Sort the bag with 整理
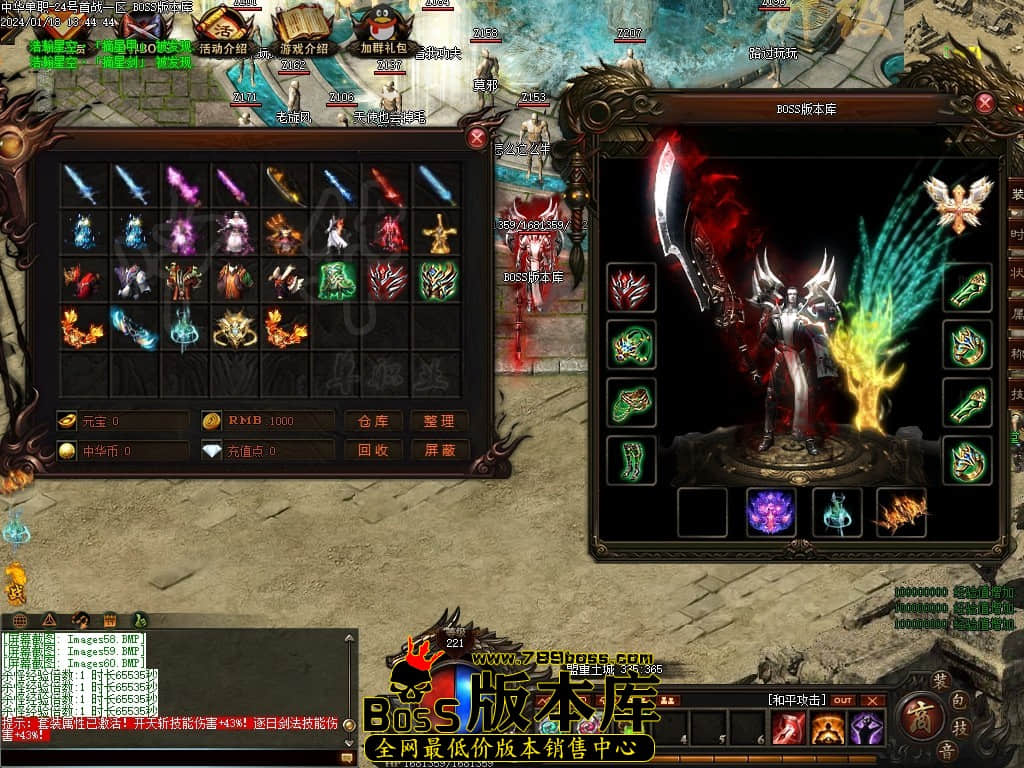This screenshot has height=768, width=1024. [x=439, y=421]
